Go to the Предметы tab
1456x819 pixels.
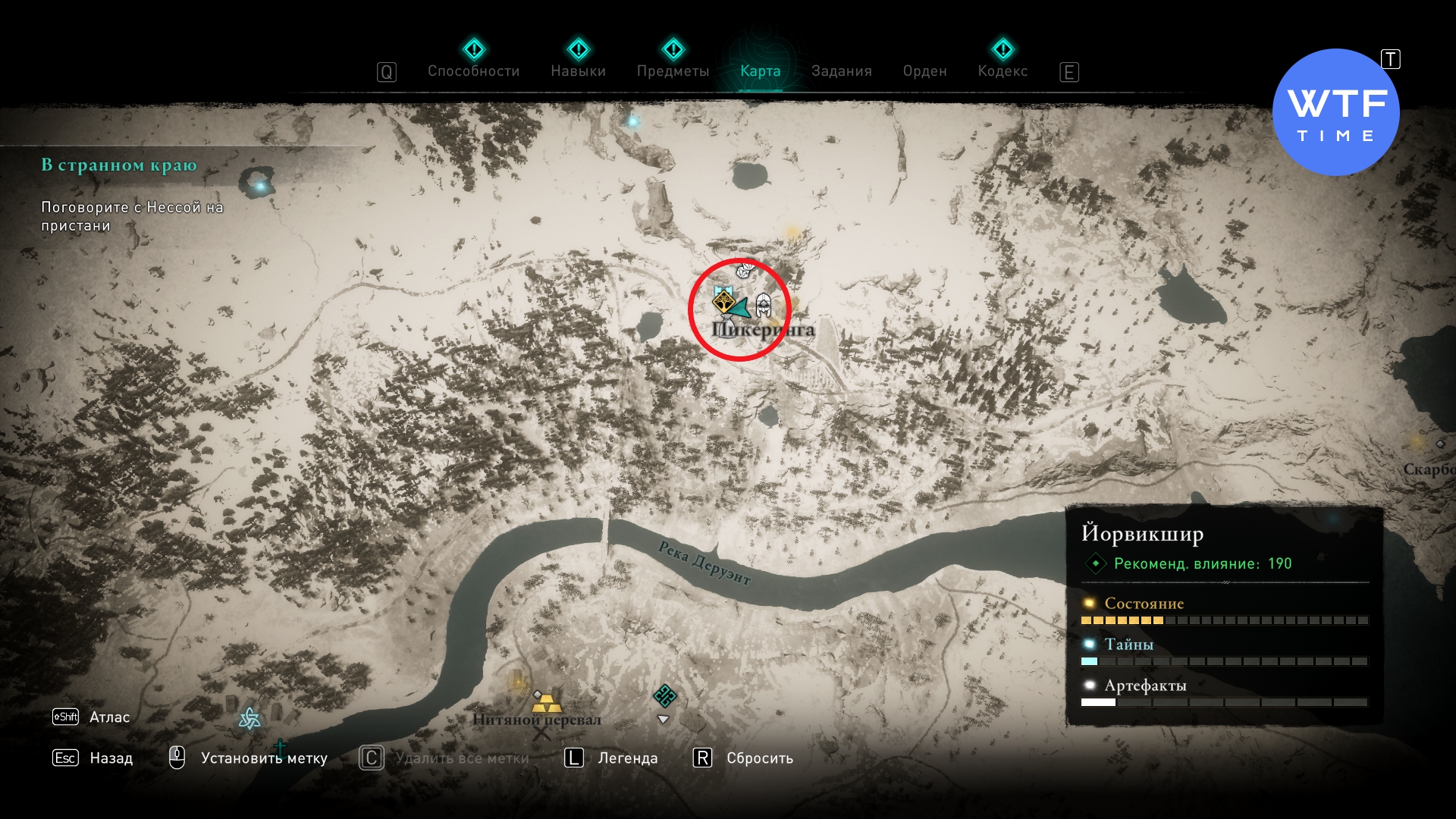point(673,71)
